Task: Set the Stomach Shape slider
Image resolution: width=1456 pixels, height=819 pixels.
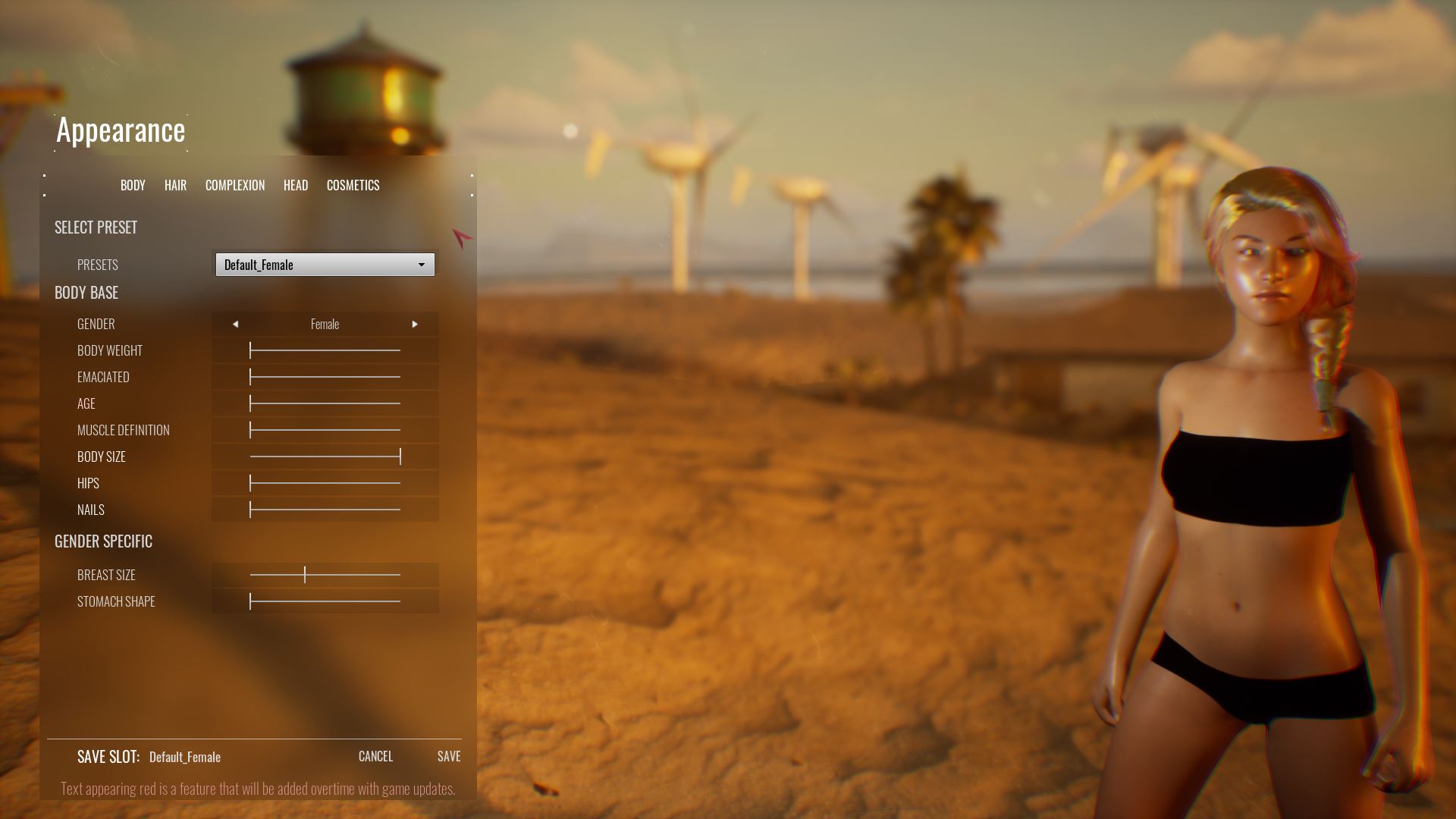Action: [250, 601]
